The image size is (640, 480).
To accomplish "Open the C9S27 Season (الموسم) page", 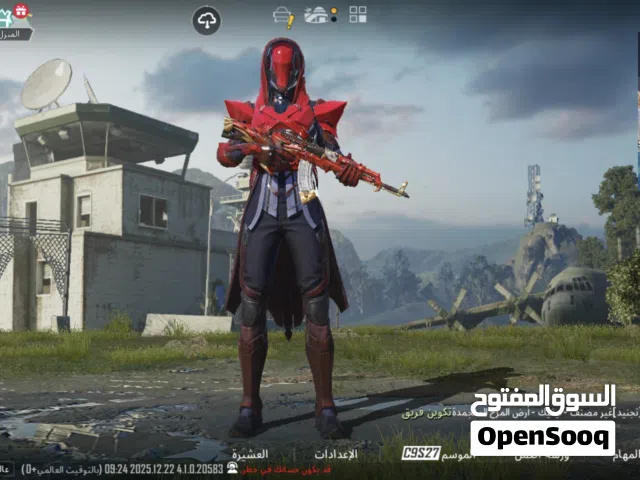I will click(x=422, y=453).
